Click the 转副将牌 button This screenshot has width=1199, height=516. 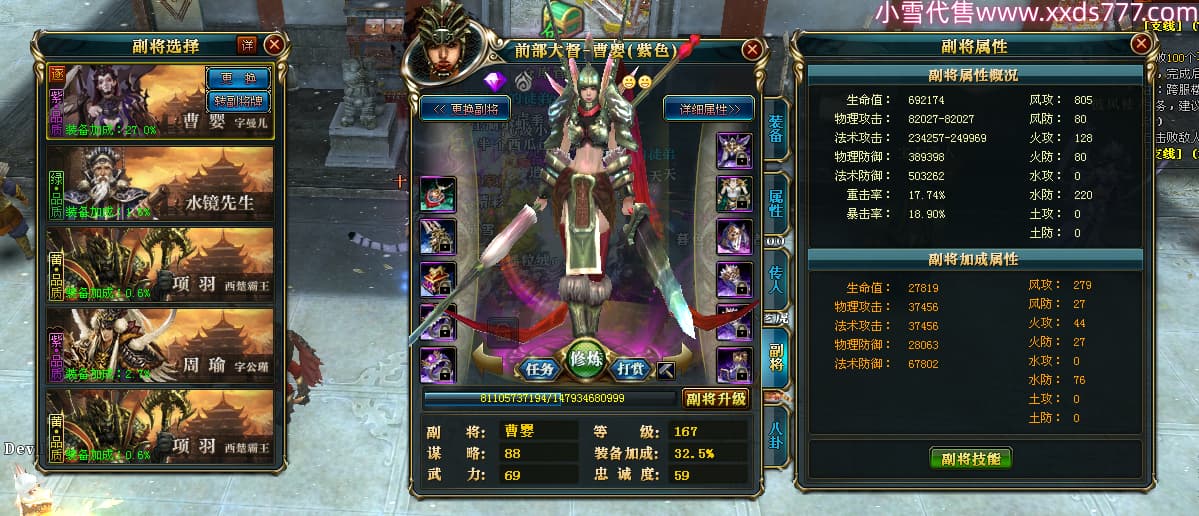tap(238, 100)
